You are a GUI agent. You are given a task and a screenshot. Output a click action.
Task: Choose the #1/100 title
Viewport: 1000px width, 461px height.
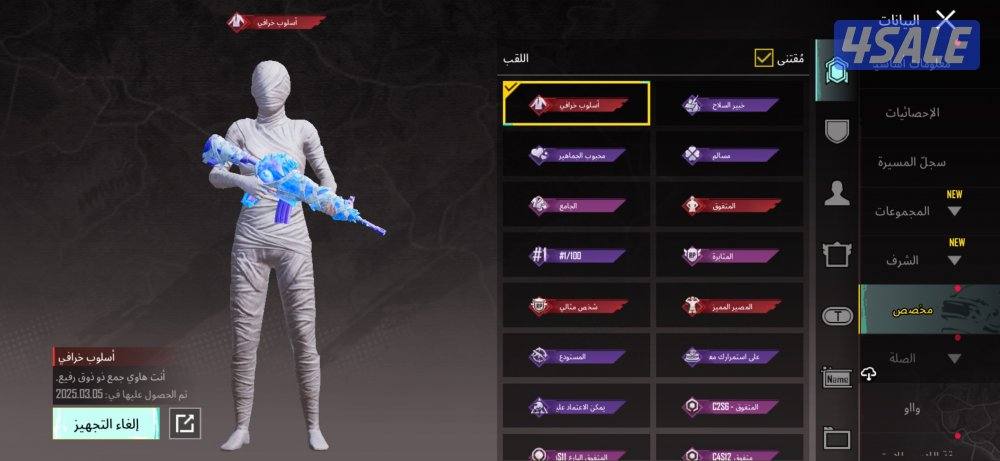coord(577,255)
